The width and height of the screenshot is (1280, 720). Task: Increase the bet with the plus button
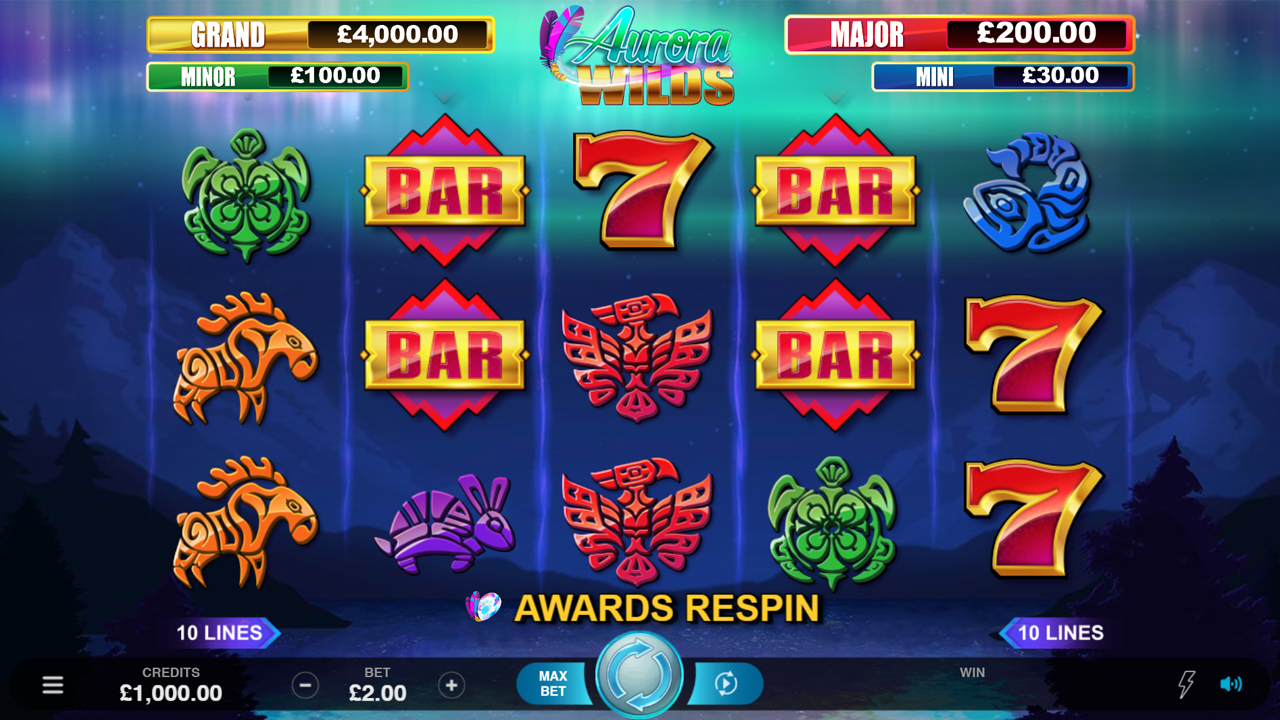(x=452, y=685)
